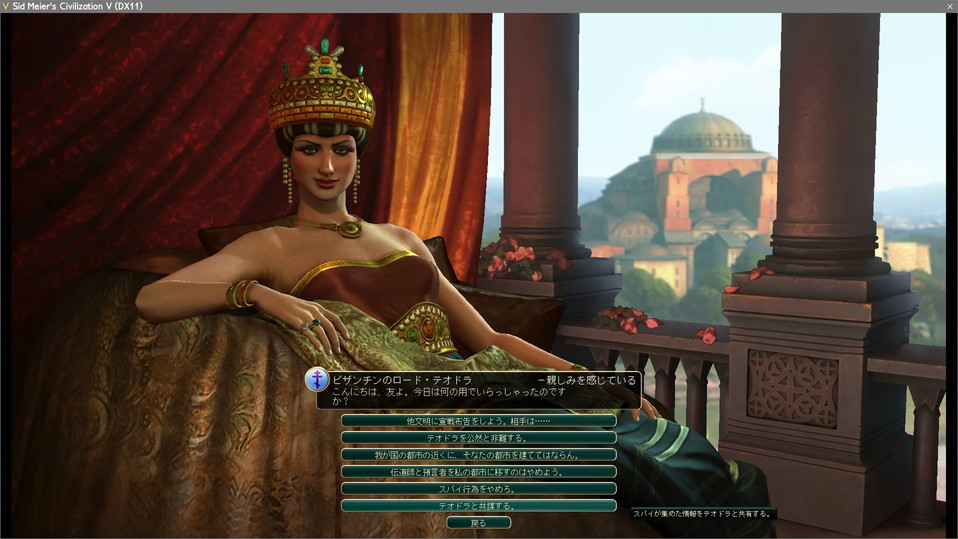Screen dimensions: 958x539
Task: Tell Theodora to stop sending missionaries and prophets
Action: pyautogui.click(x=478, y=472)
